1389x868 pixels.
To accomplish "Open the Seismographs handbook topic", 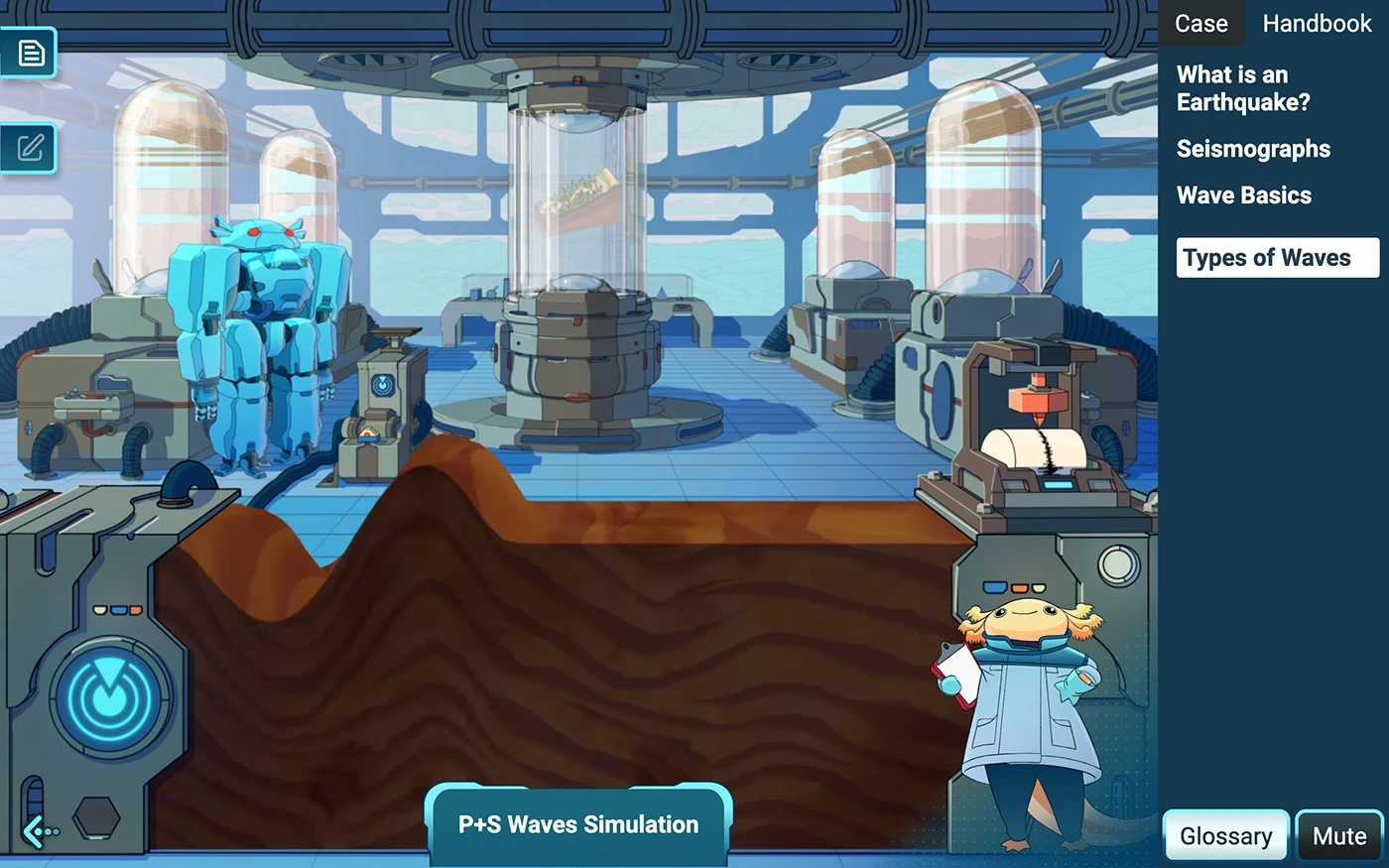I will (x=1253, y=149).
